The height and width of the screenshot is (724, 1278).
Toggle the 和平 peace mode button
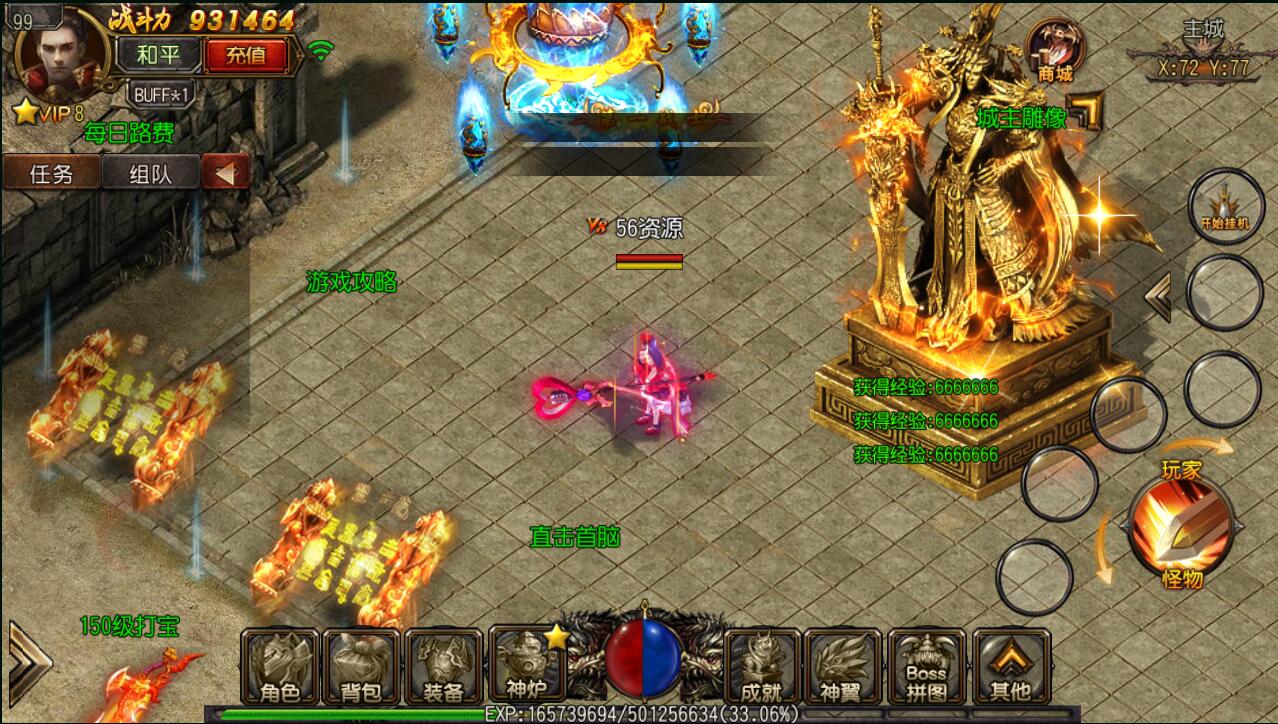tap(158, 55)
